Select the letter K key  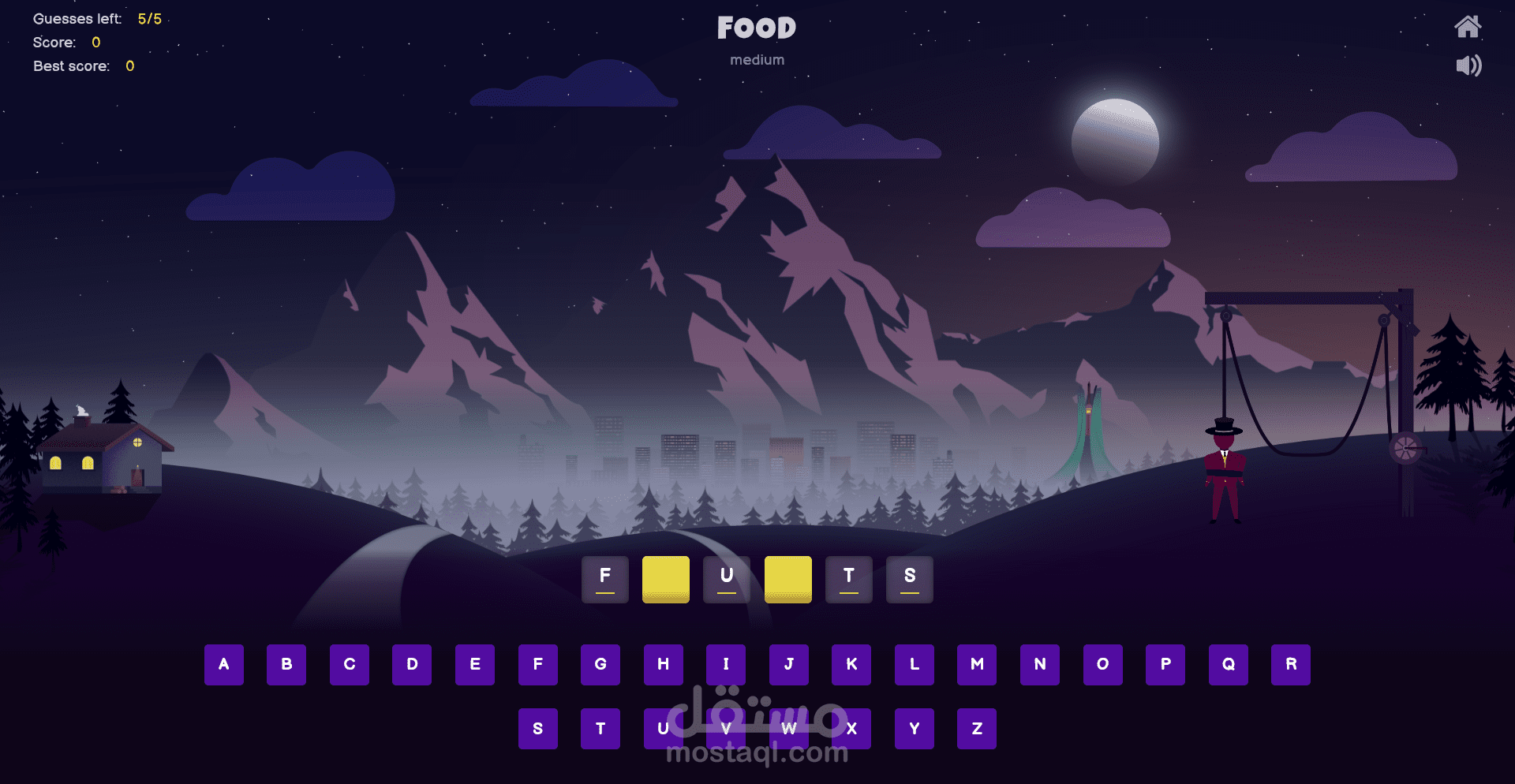851,664
